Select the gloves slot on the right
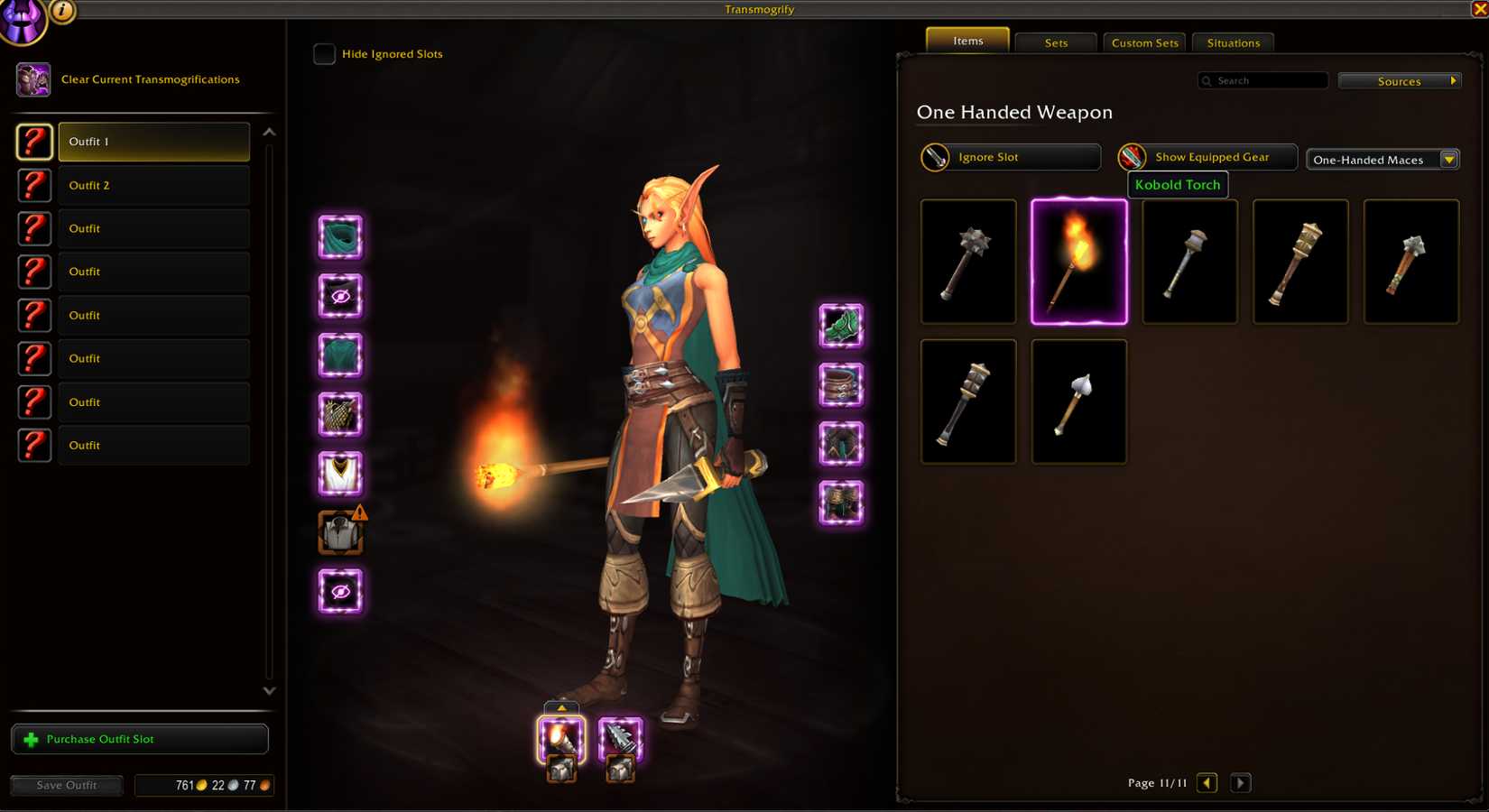Screen dimensions: 1489x812 839,328
